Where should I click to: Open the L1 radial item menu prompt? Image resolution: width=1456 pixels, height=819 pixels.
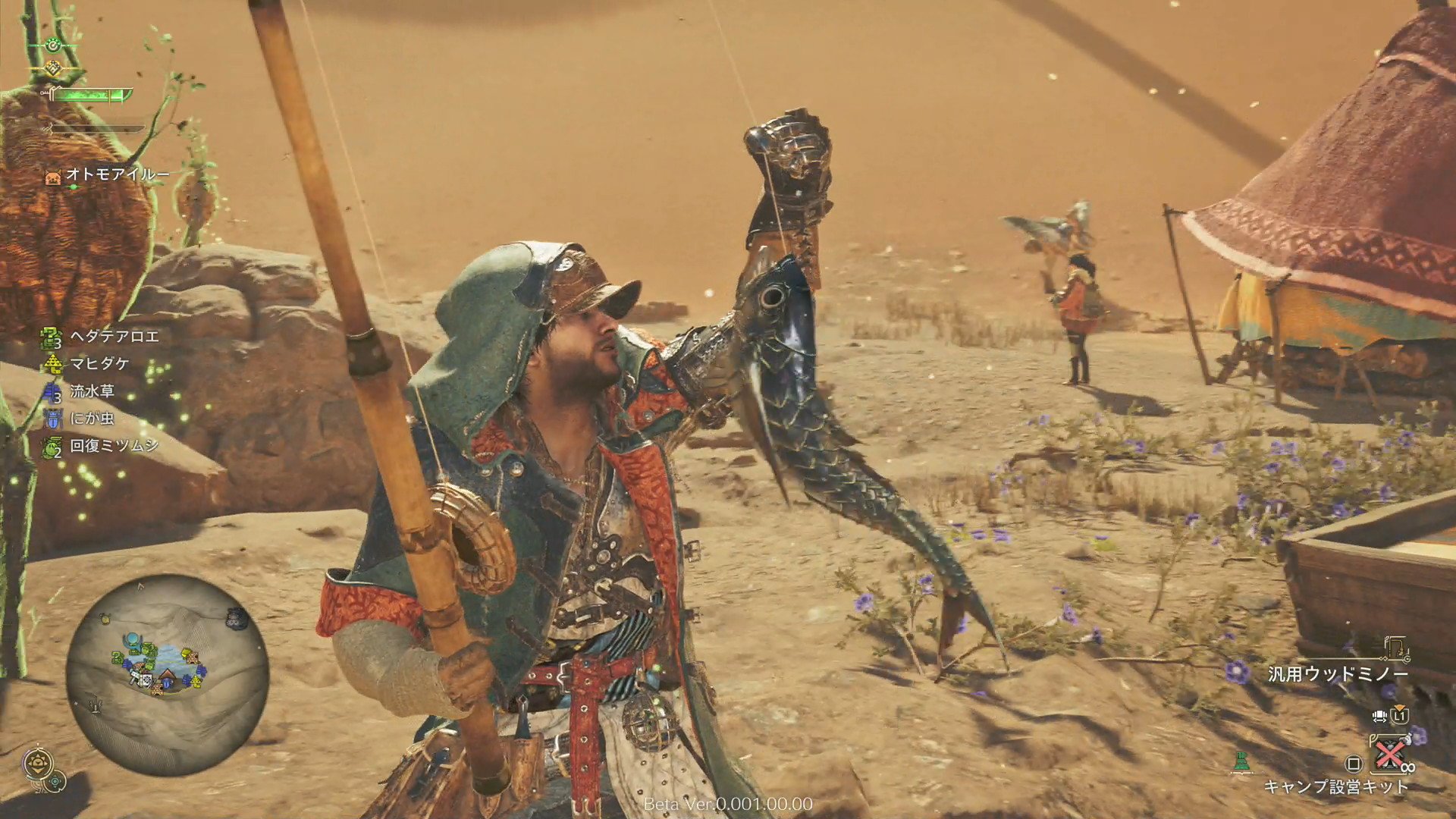tap(1401, 716)
